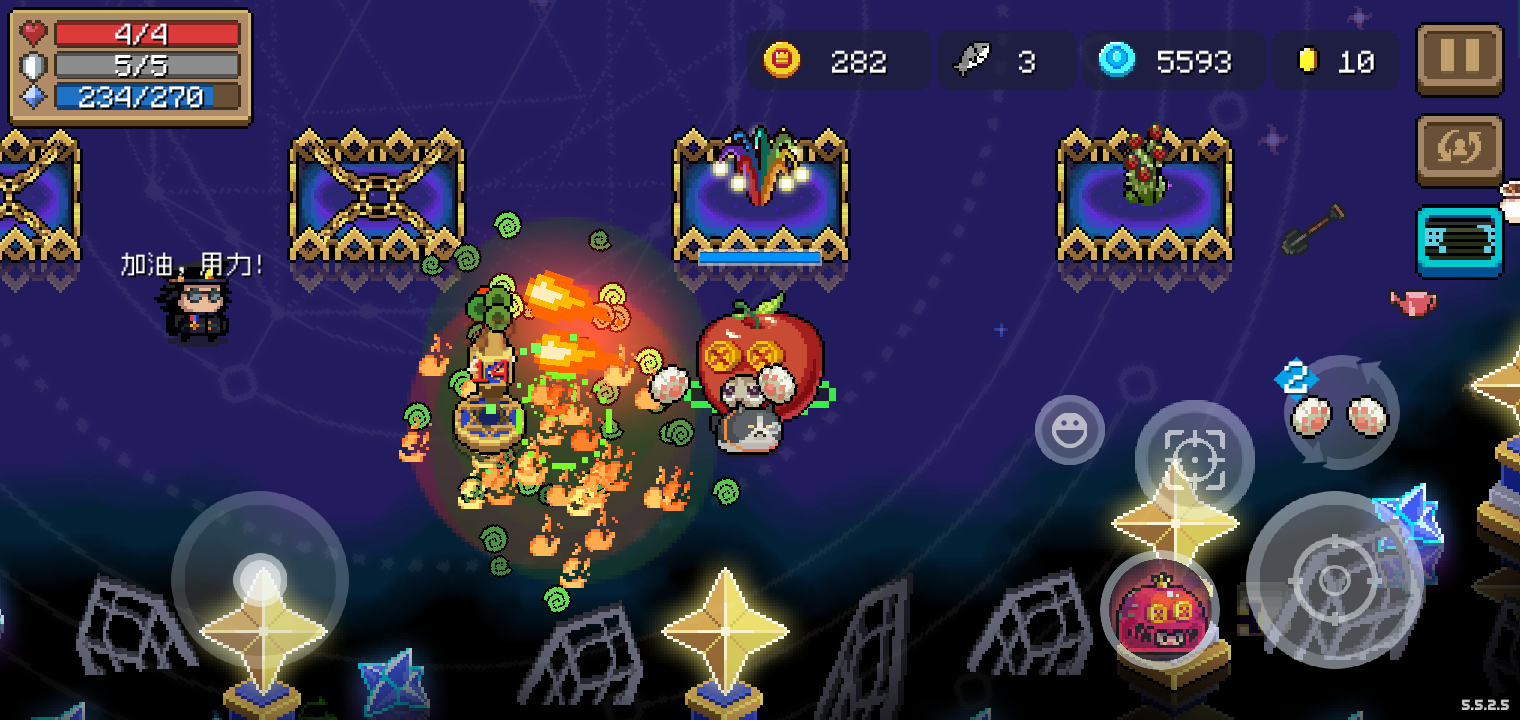
Task: Pause the game
Action: [1459, 59]
